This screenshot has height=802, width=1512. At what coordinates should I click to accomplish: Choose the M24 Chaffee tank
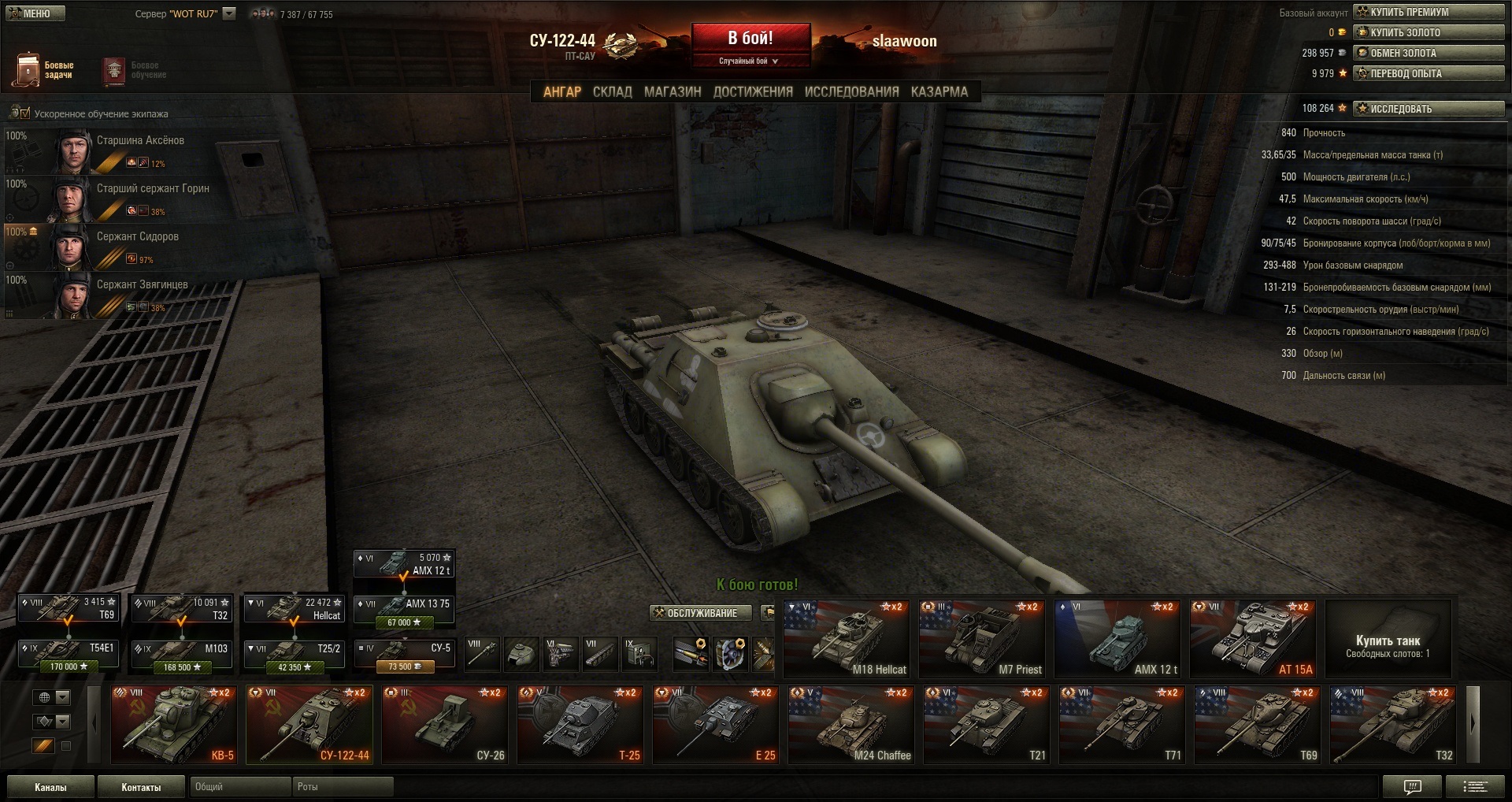click(851, 724)
